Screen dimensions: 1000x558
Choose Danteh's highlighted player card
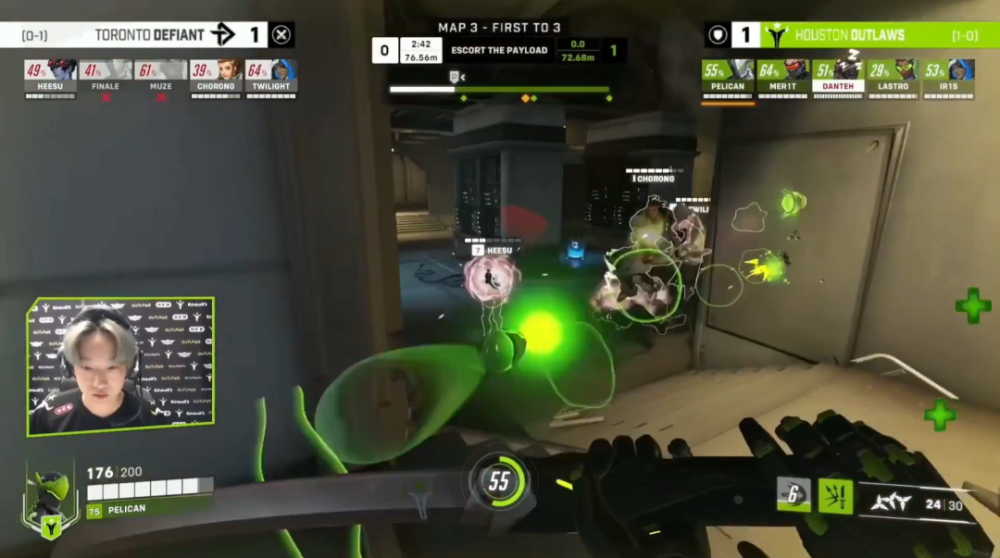click(836, 78)
